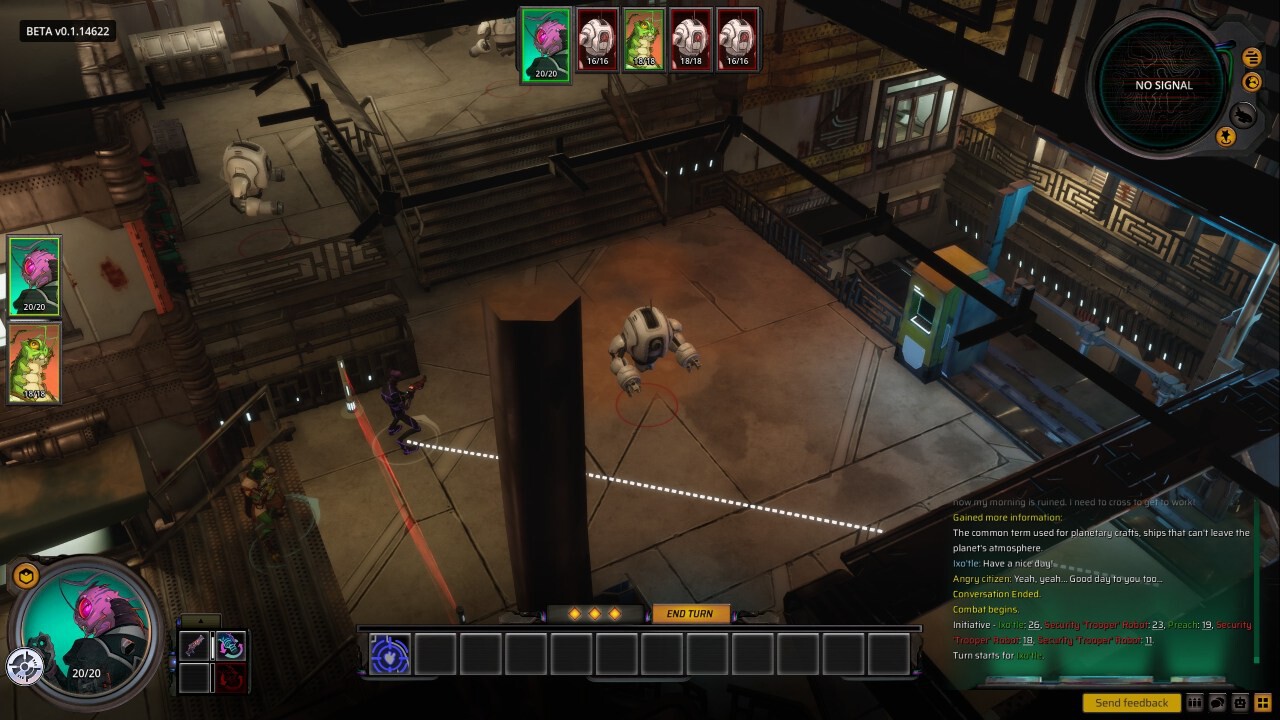Viewport: 1280px width, 720px height.
Task: Open the orange cube button above the portrait
Action: click(x=26, y=575)
